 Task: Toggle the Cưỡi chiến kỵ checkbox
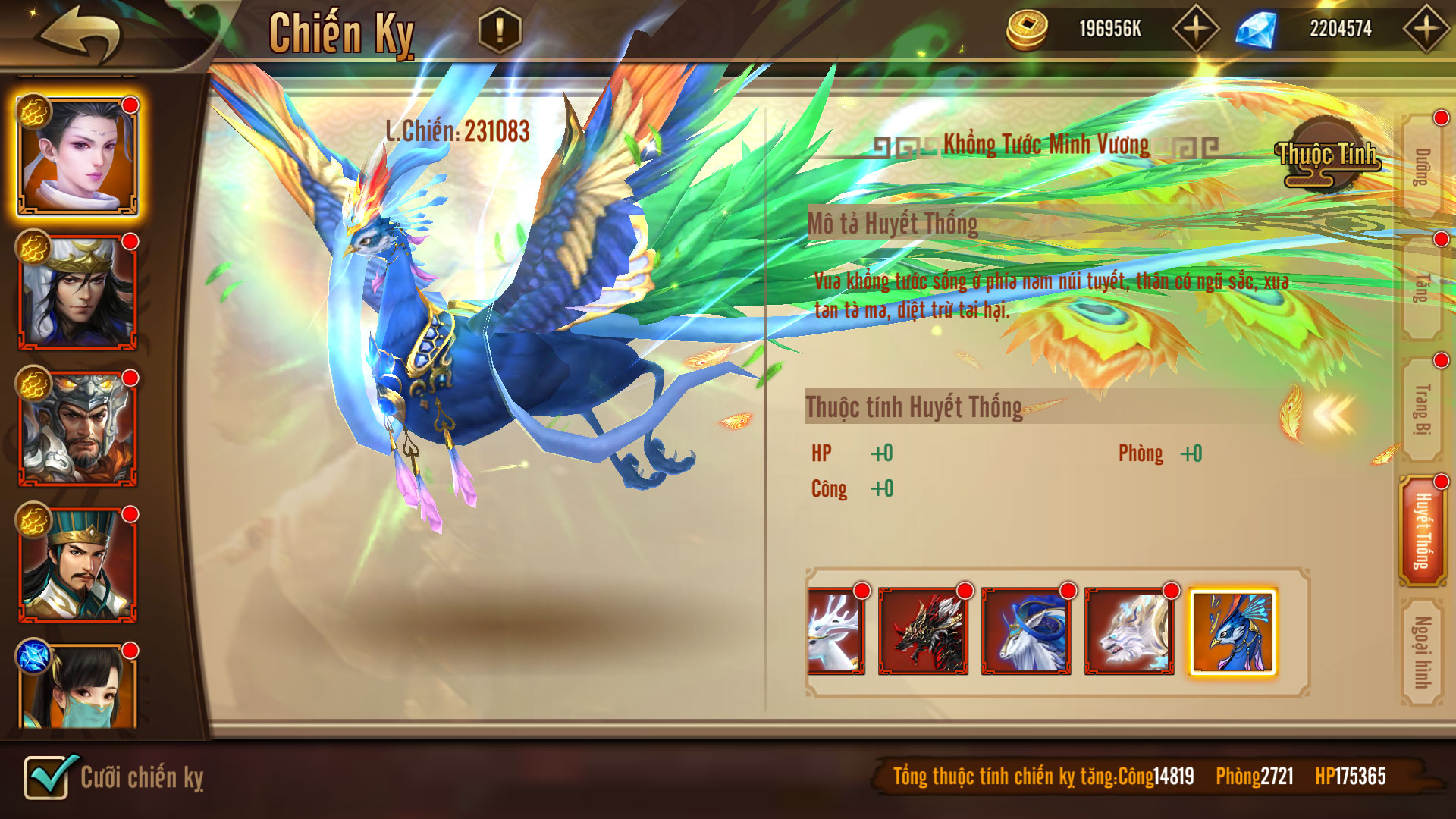tap(49, 777)
